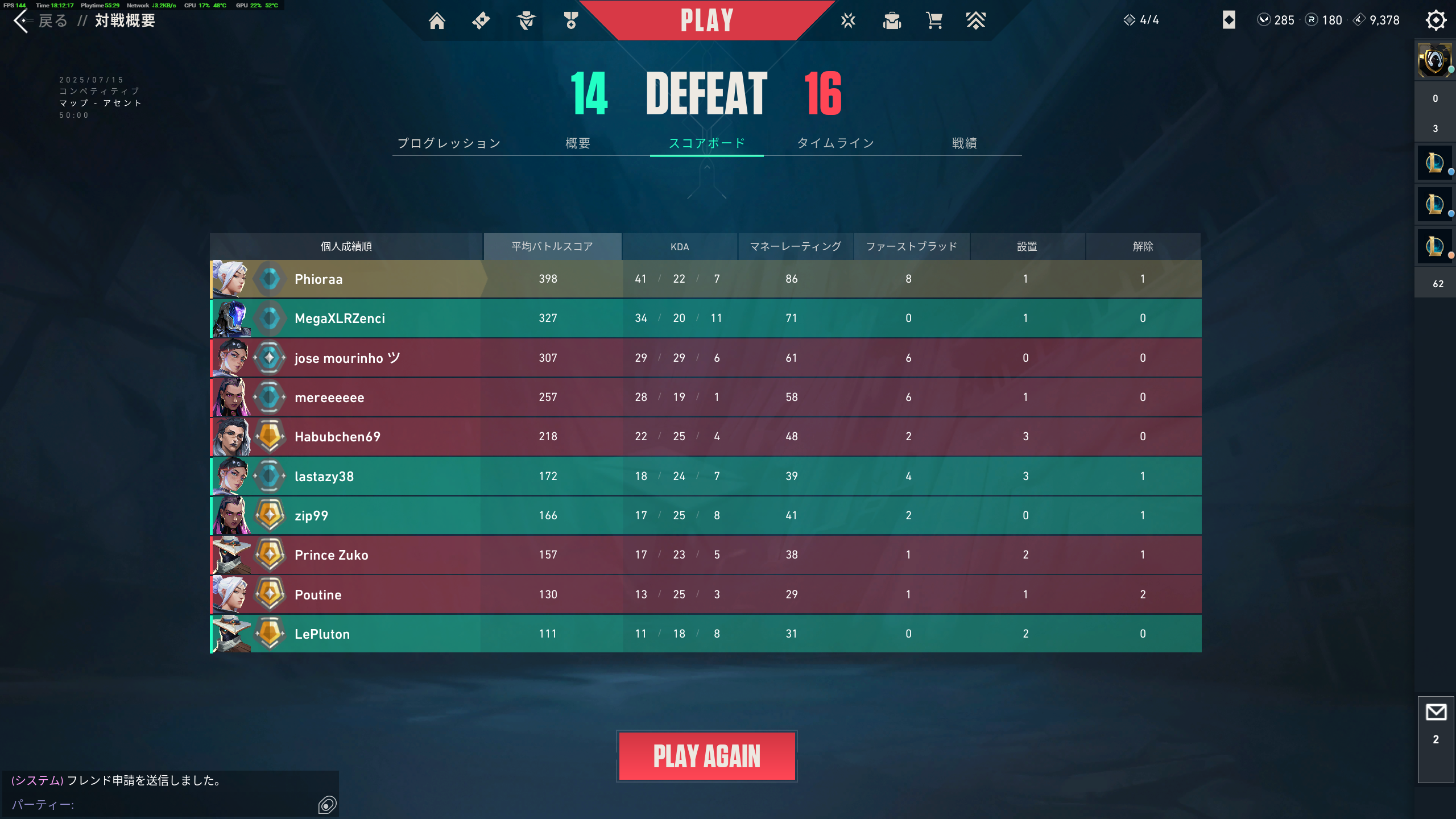Open the タイムライン tab

(x=836, y=143)
